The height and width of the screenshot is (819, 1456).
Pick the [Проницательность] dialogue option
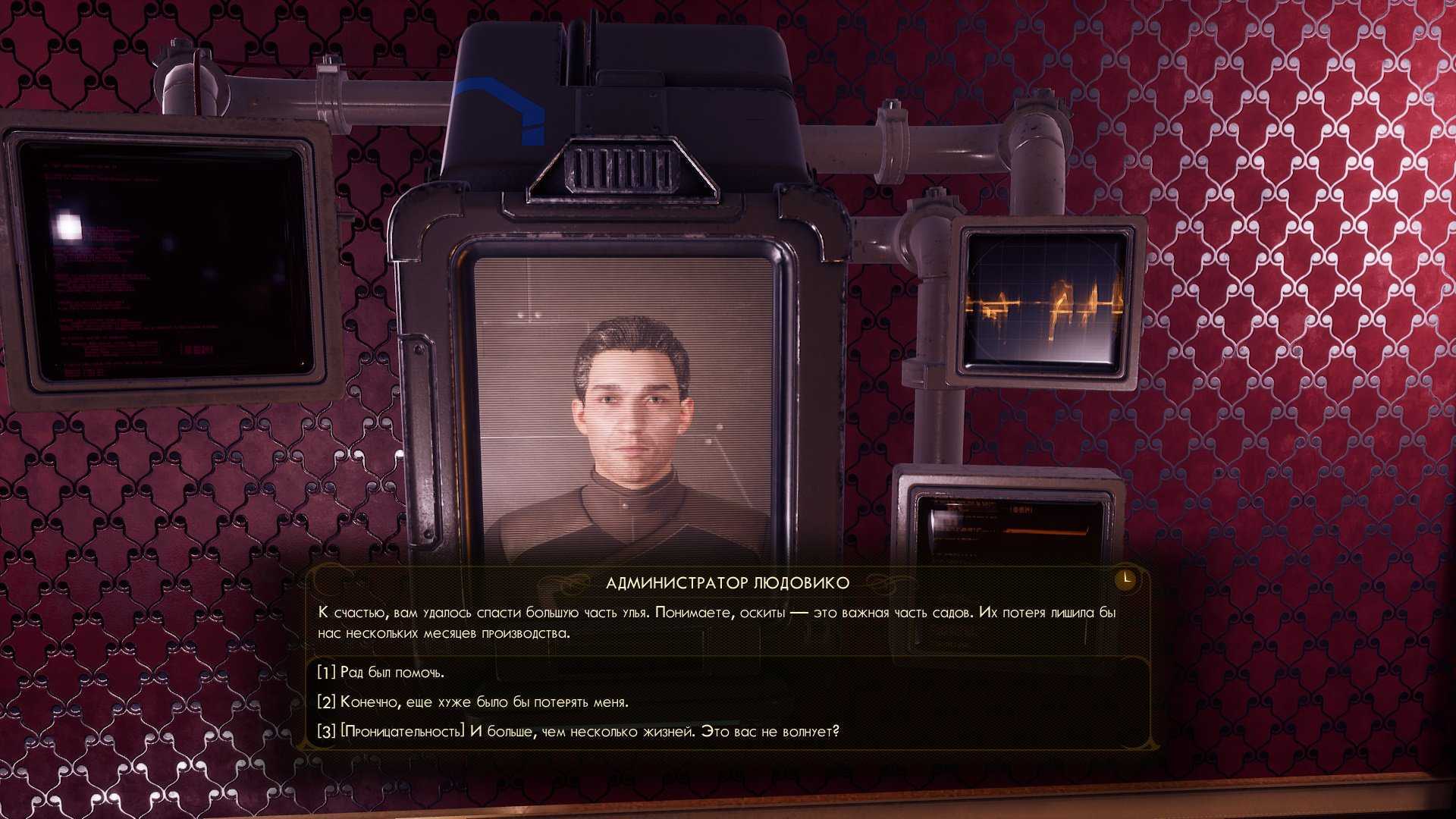[578, 732]
